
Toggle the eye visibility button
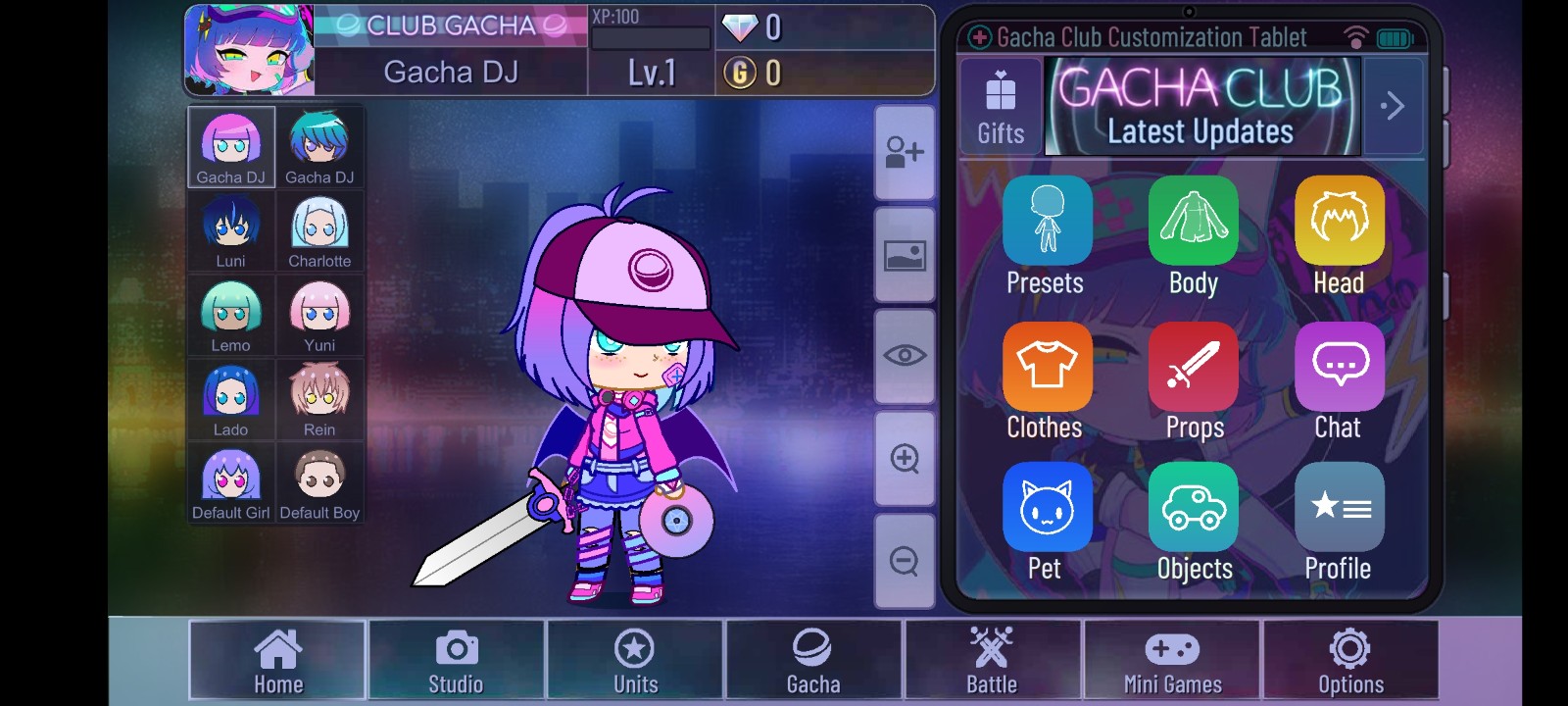[904, 356]
